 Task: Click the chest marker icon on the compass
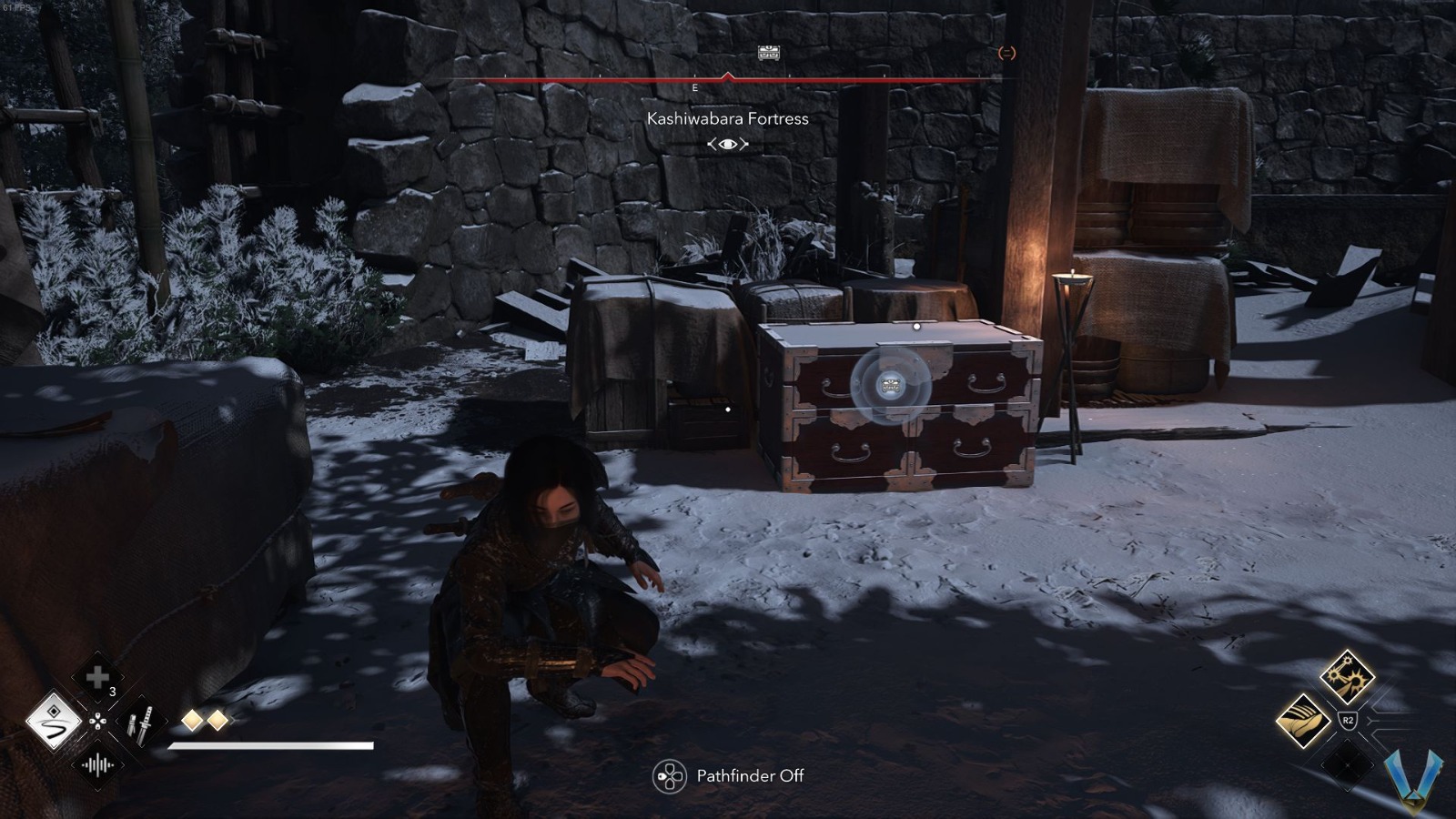[767, 53]
